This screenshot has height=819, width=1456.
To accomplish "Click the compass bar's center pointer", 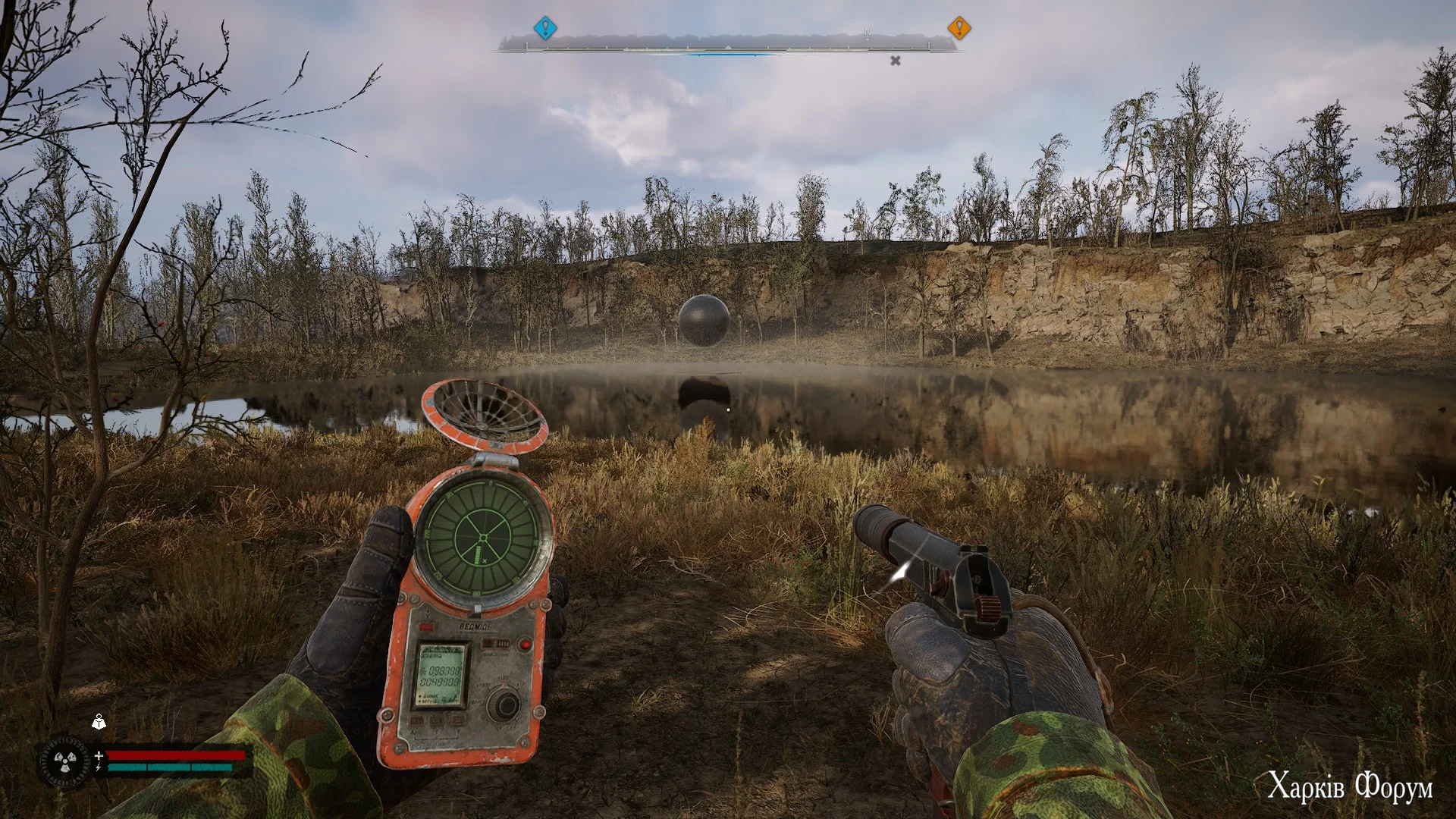I will point(728,48).
